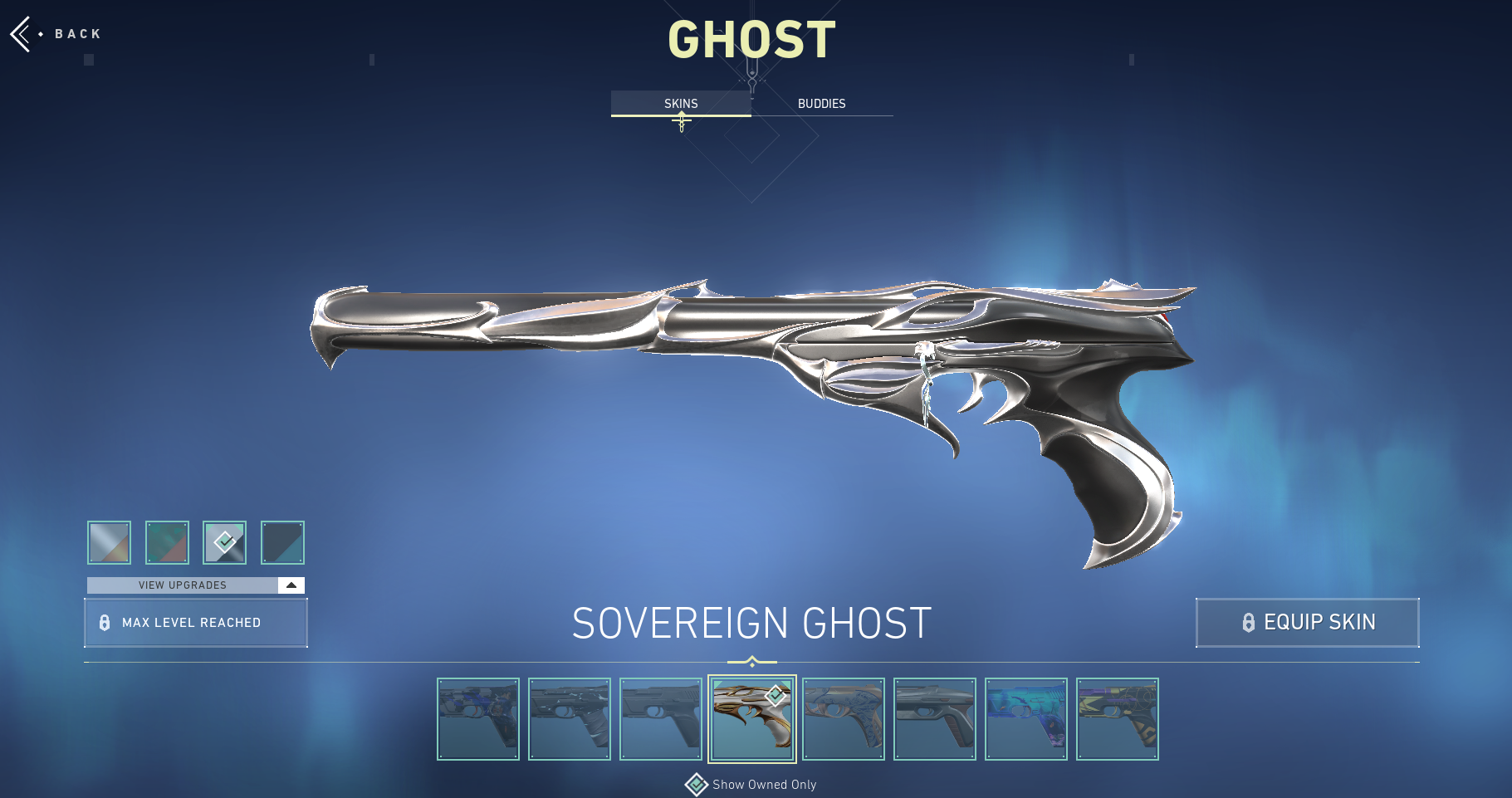
Task: Go back using the Back arrow
Action: point(22,34)
